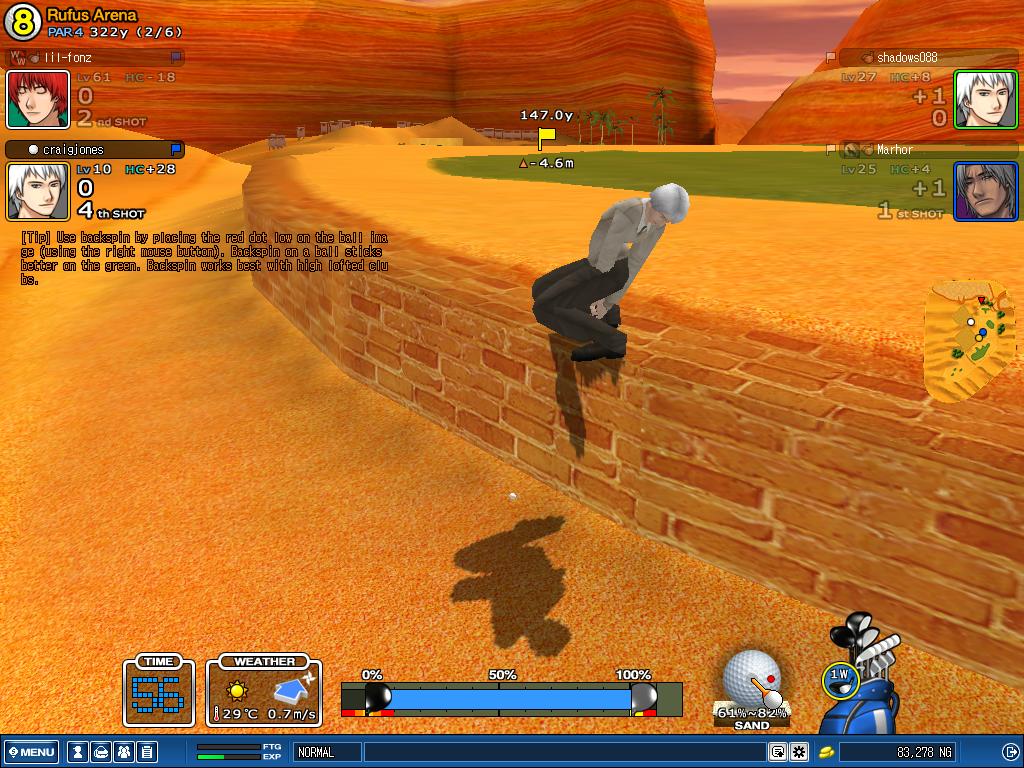Viewport: 1024px width, 768px height.
Task: Select Marhor's player portrait
Action: [x=986, y=191]
